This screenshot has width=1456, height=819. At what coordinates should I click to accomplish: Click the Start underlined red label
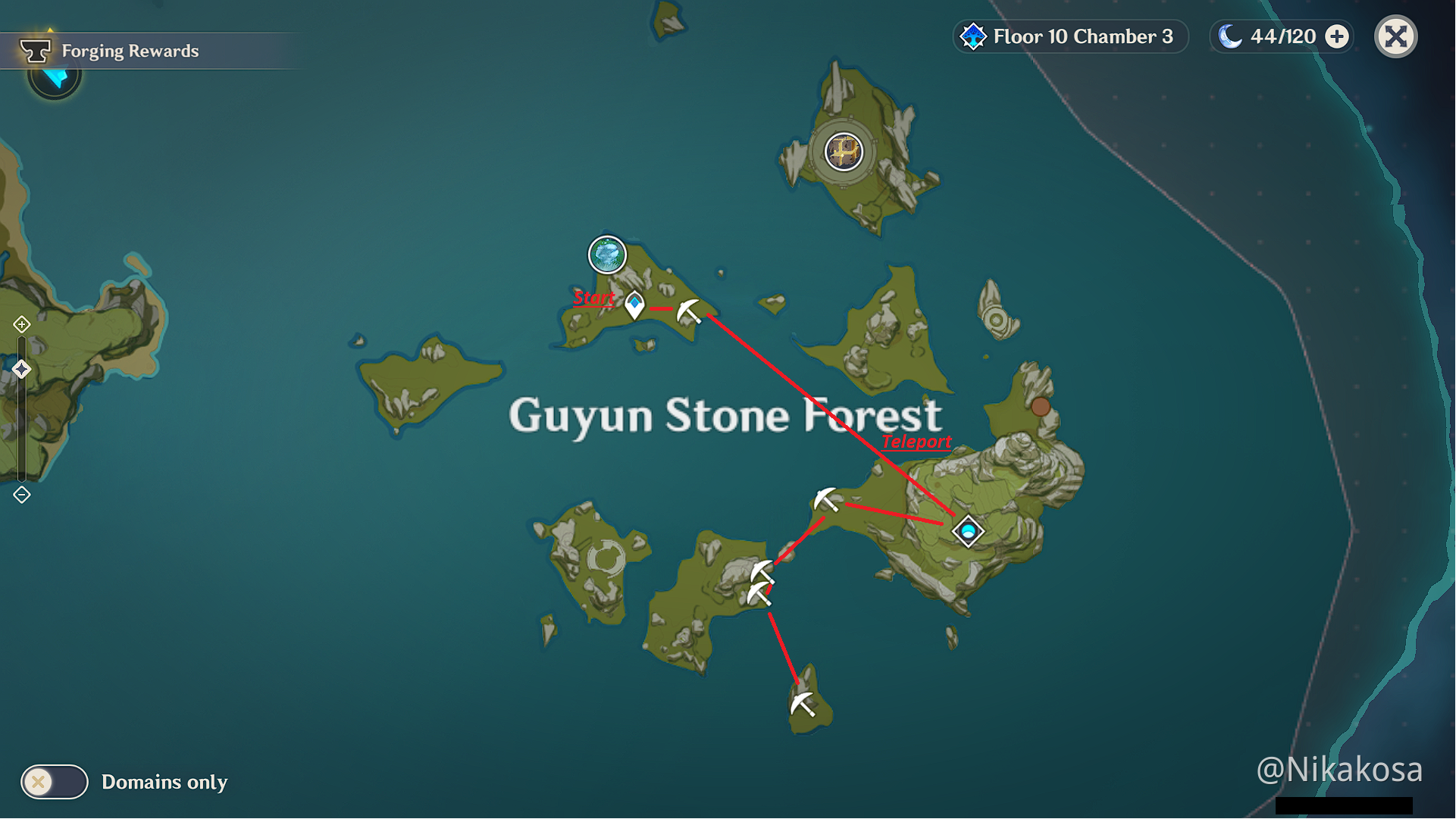[x=594, y=298]
